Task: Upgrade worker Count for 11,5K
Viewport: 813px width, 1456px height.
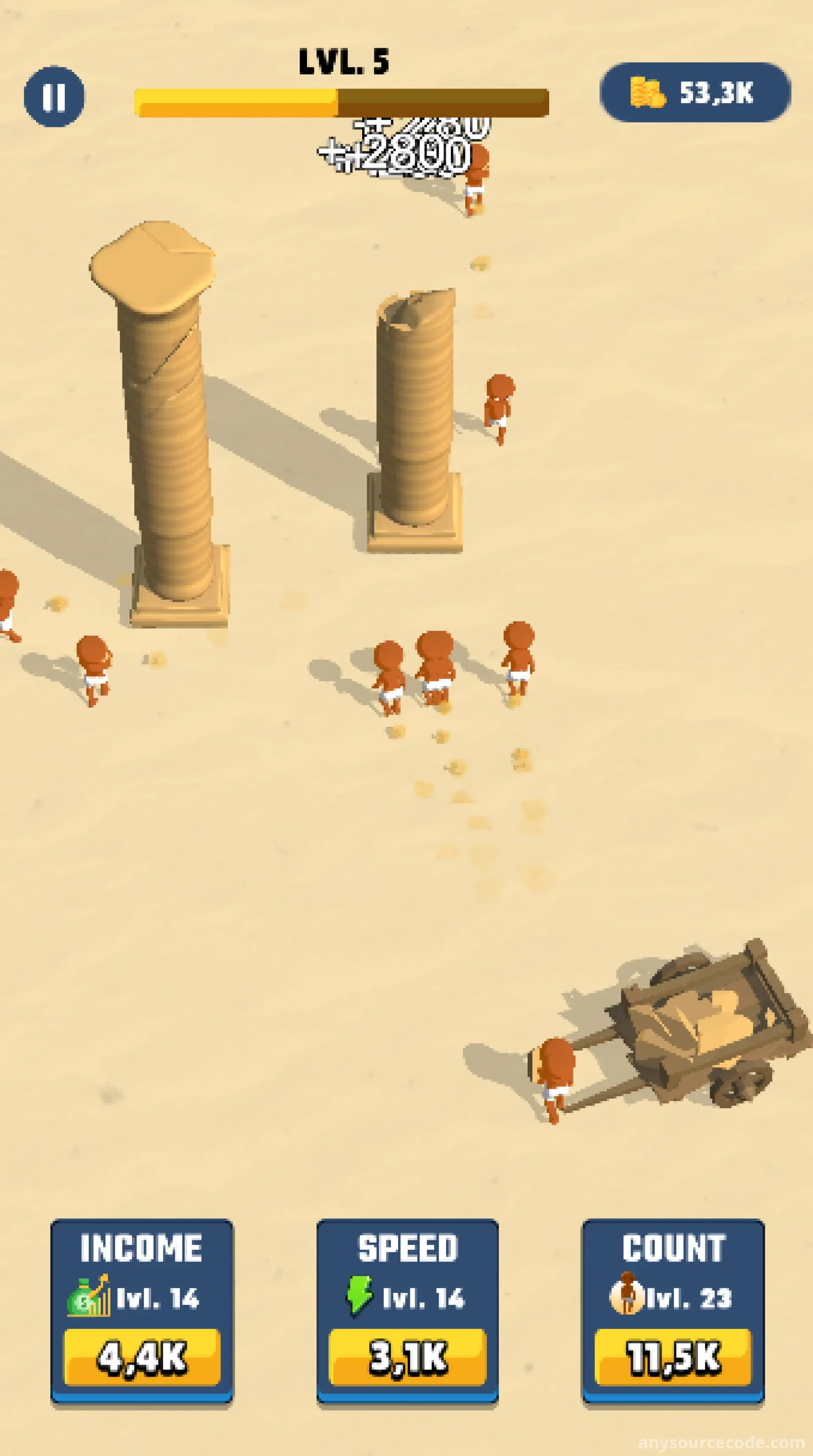Action: point(673,1356)
